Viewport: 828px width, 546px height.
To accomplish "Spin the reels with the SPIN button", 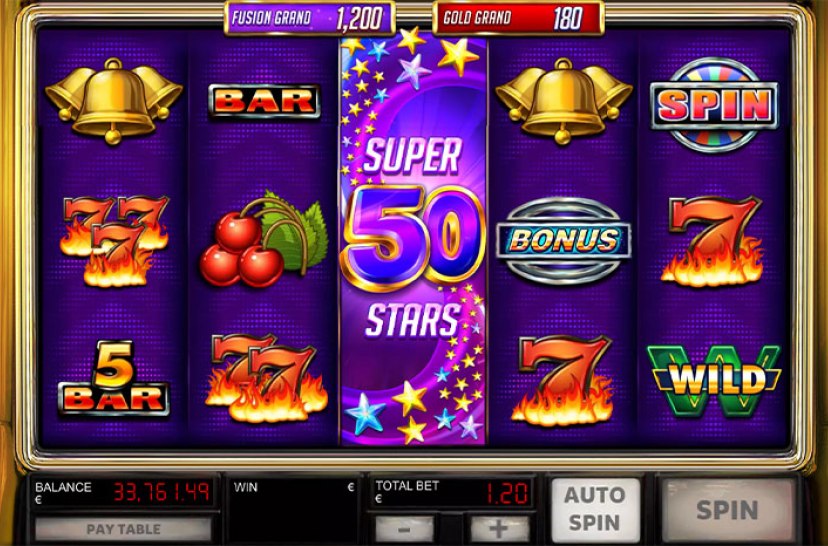I will [x=727, y=509].
